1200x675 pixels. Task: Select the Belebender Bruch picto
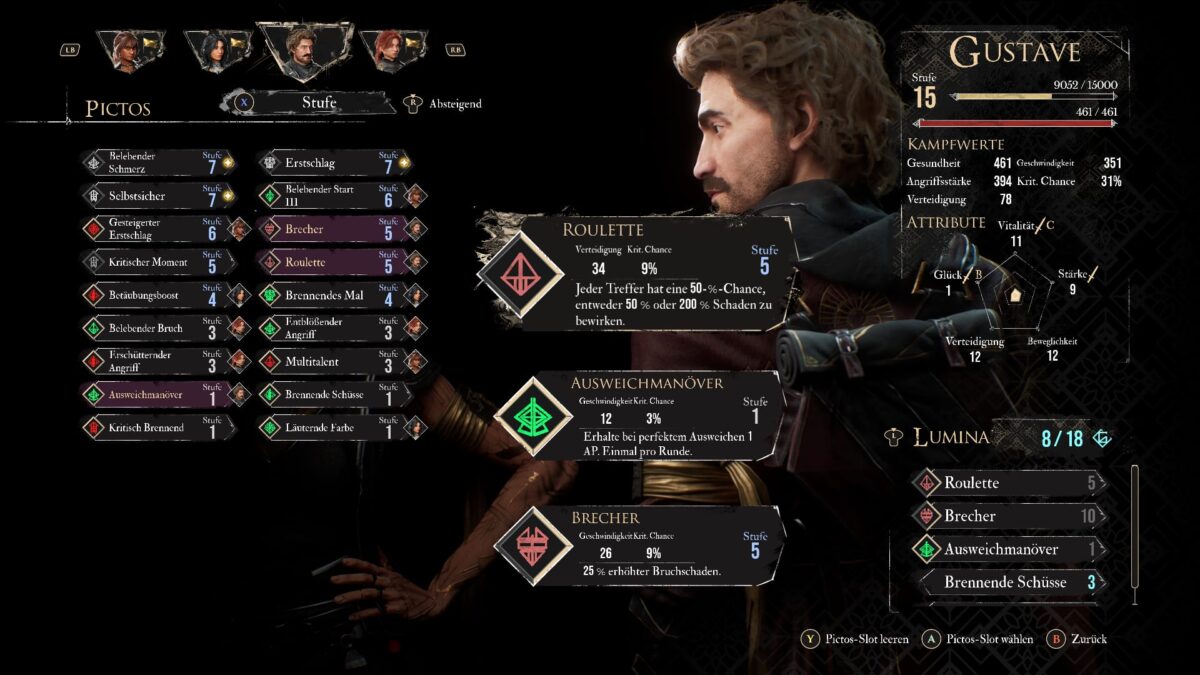[x=160, y=328]
